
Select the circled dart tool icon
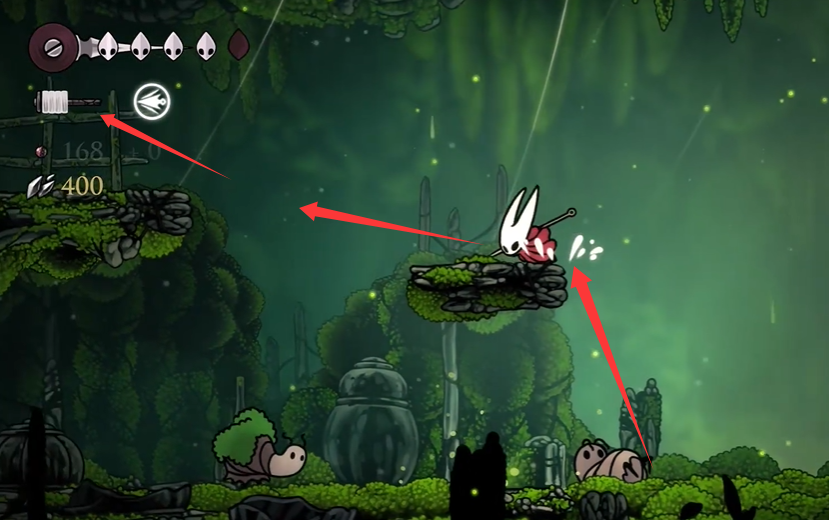[x=152, y=101]
